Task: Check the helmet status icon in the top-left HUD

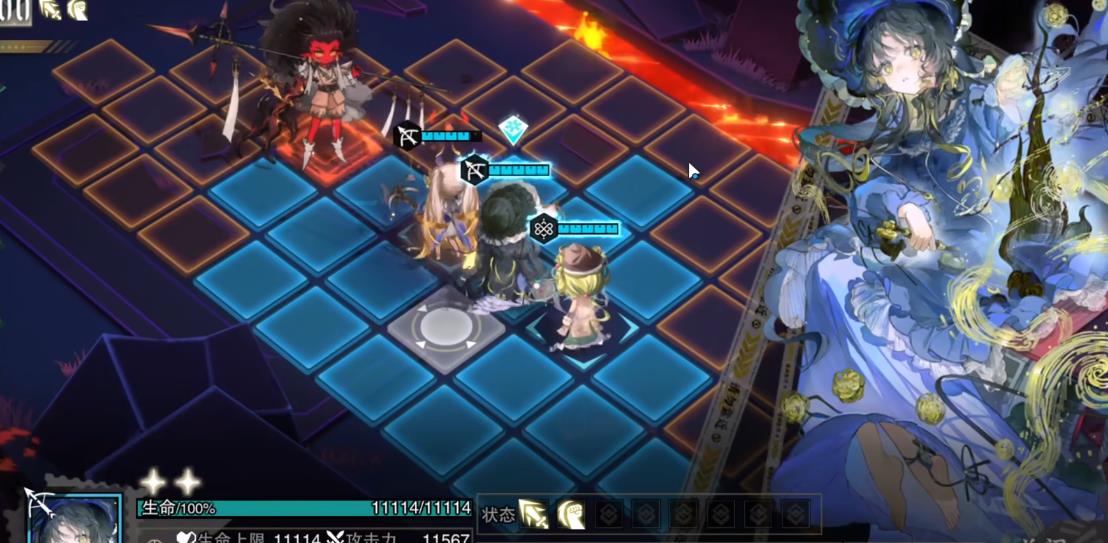Action: coord(76,10)
